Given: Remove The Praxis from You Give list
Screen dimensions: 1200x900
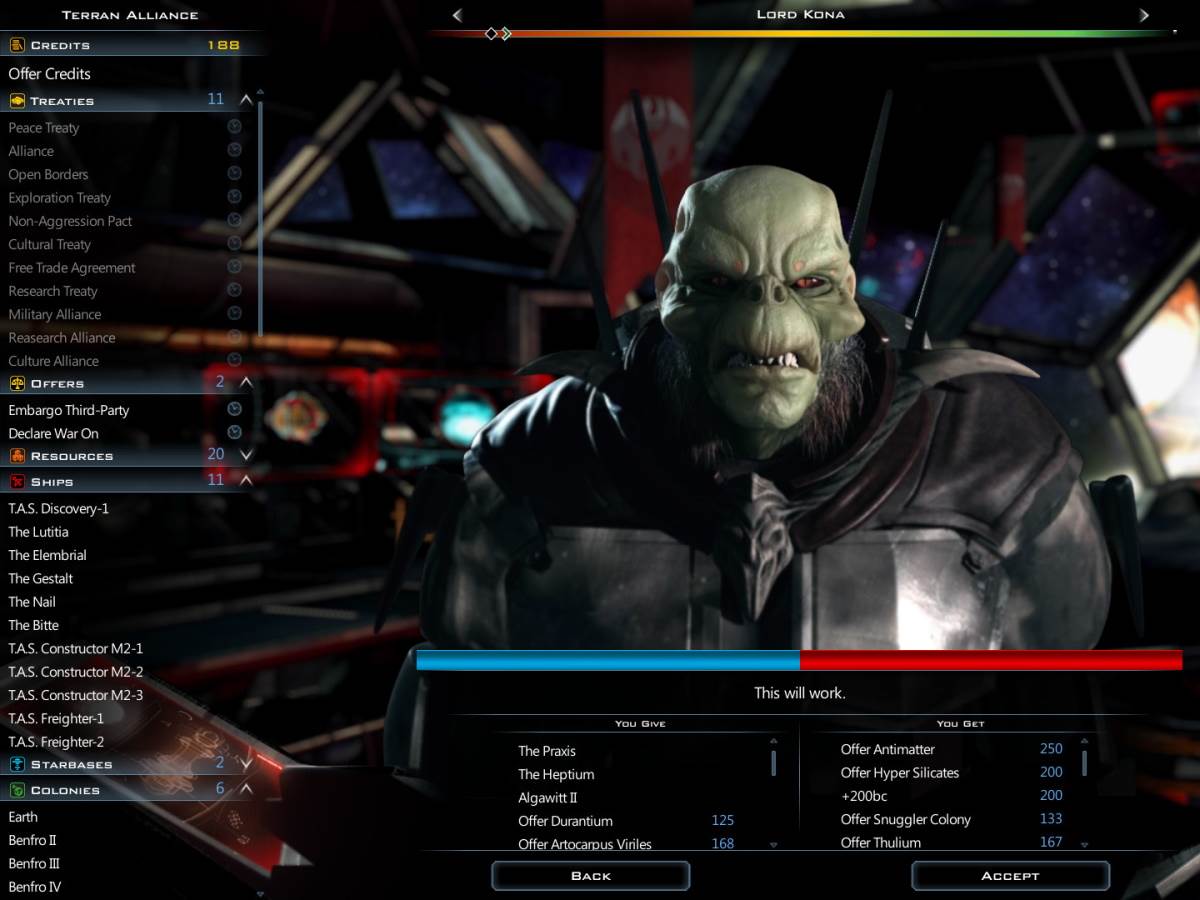Looking at the screenshot, I should (547, 751).
